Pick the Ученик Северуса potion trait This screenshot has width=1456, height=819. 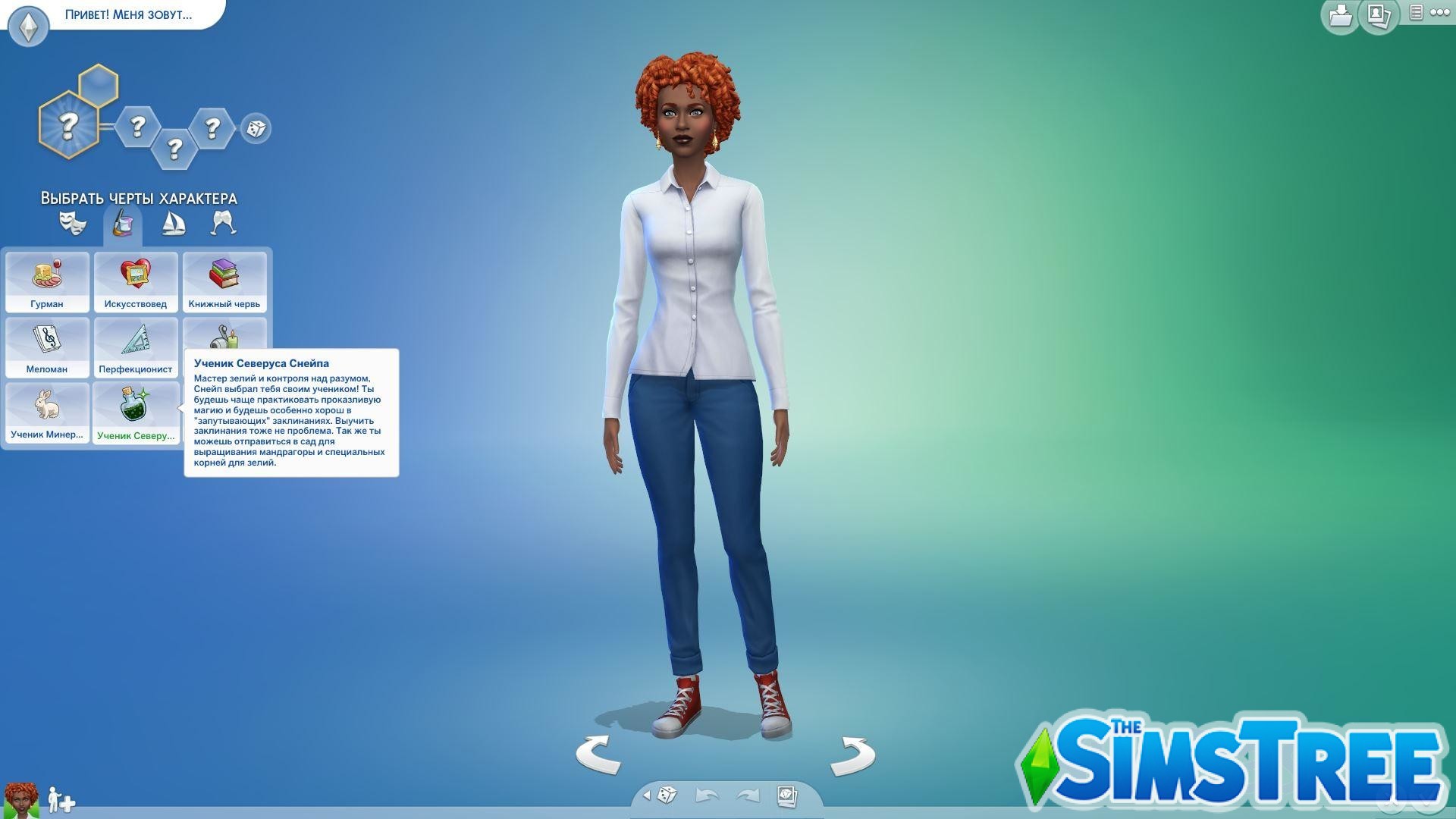pos(135,412)
